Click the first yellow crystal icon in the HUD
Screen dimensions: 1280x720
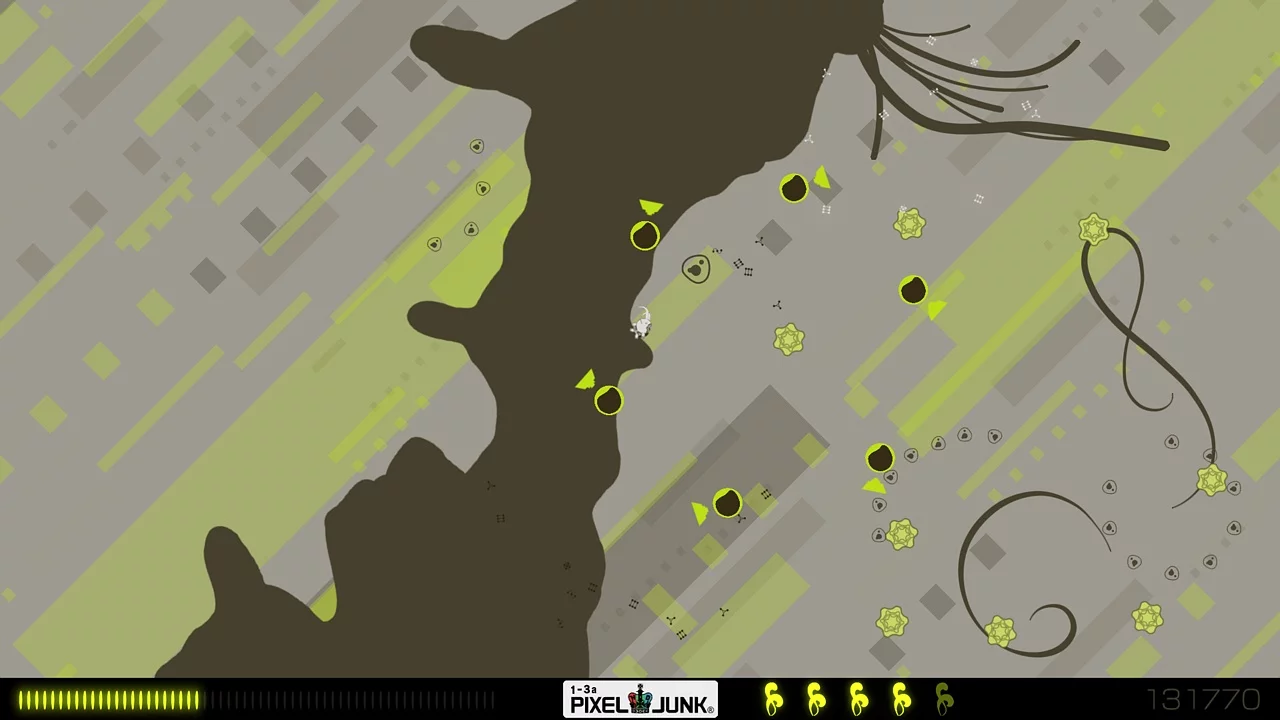point(773,698)
